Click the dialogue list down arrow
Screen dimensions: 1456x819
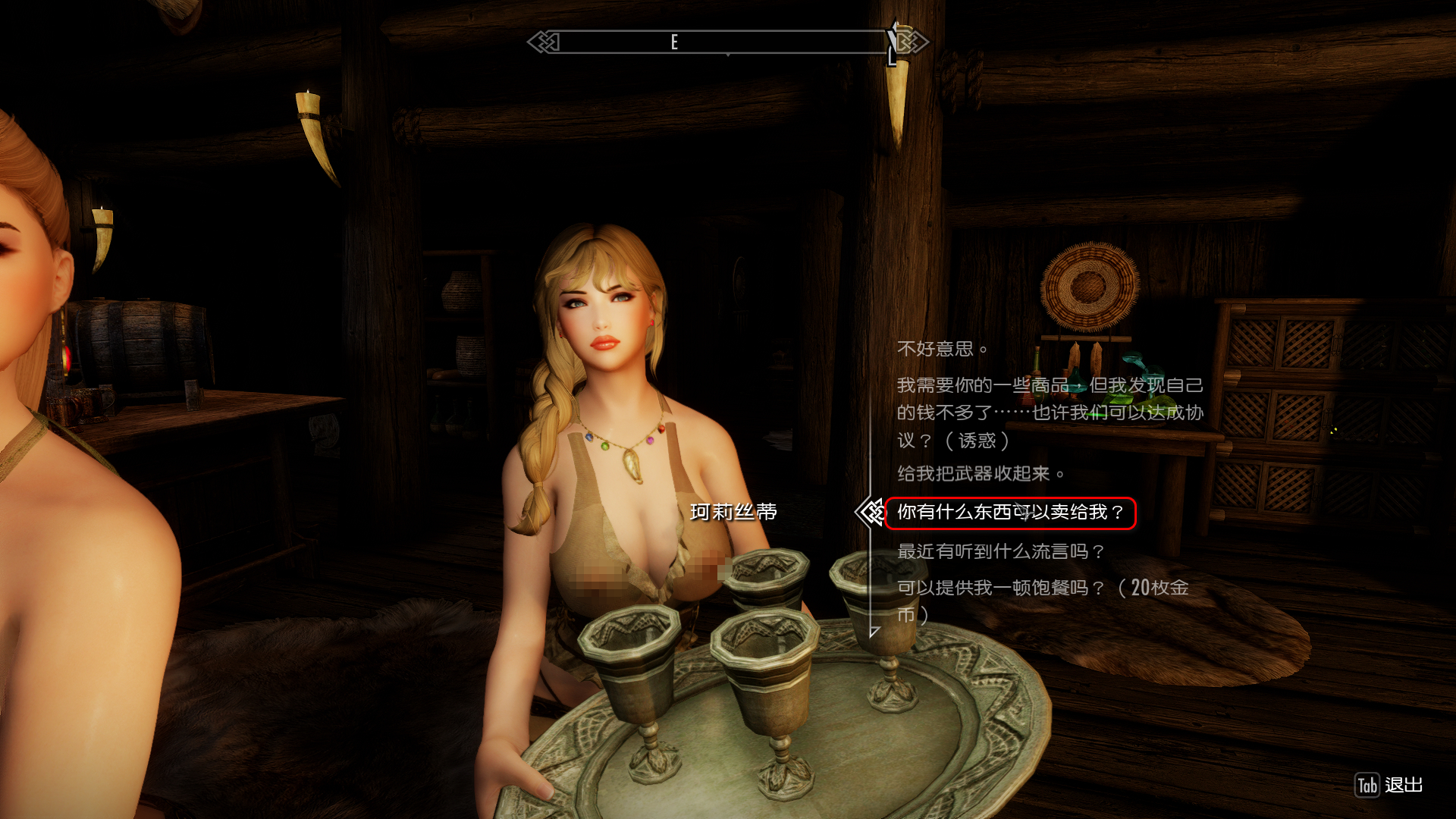(x=874, y=632)
